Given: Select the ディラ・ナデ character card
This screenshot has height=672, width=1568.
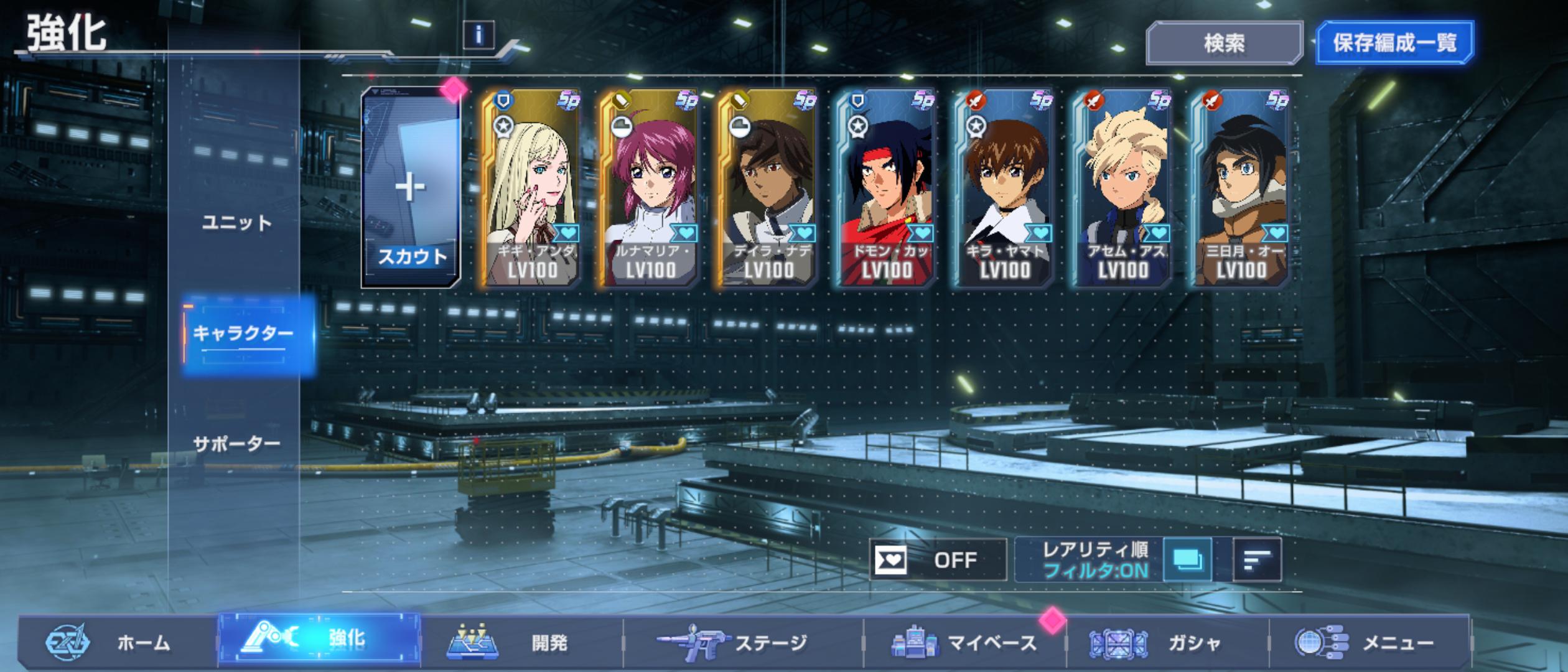Looking at the screenshot, I should tap(767, 188).
